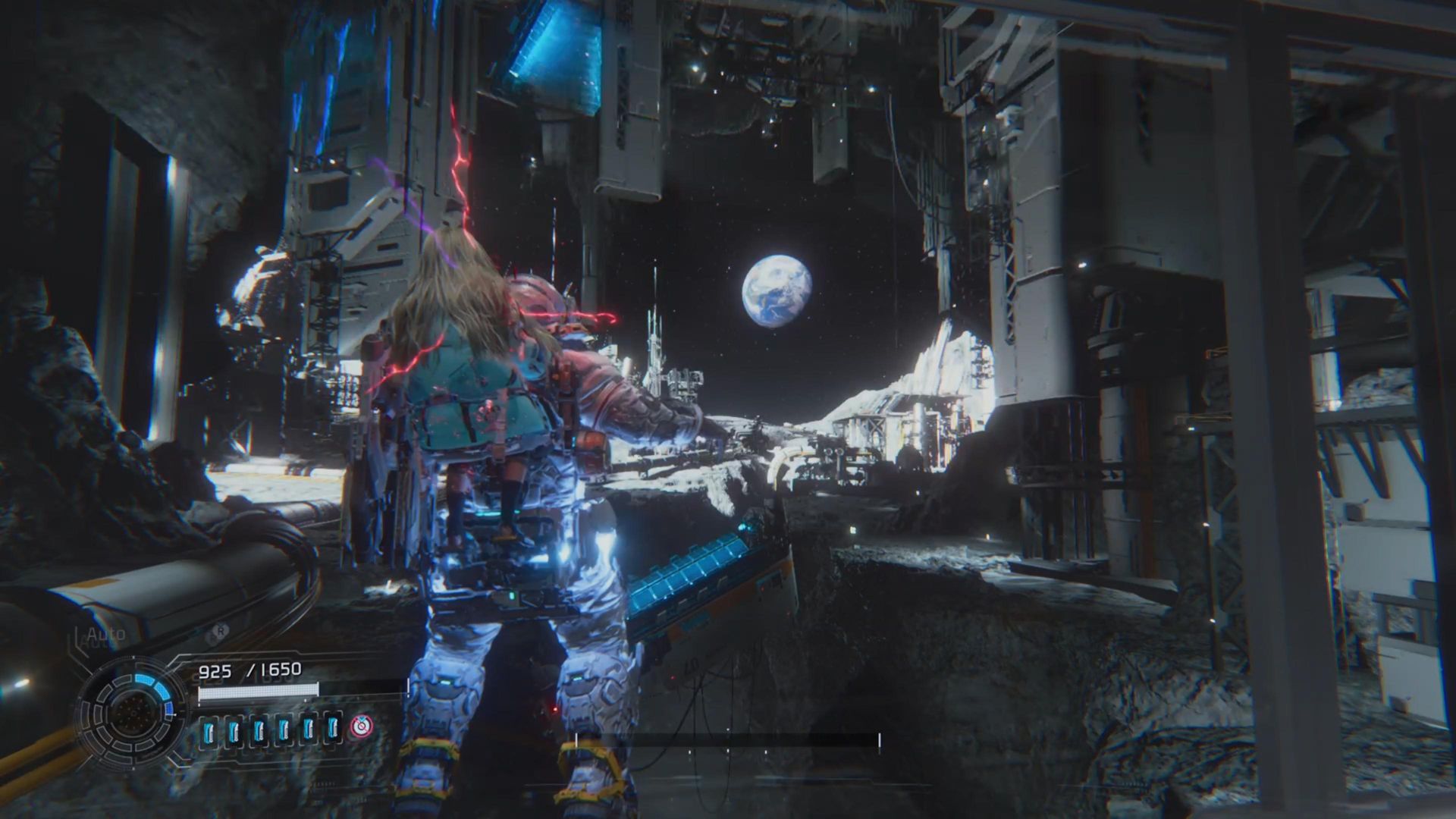Toggle the faded Auto mode label

point(106,634)
